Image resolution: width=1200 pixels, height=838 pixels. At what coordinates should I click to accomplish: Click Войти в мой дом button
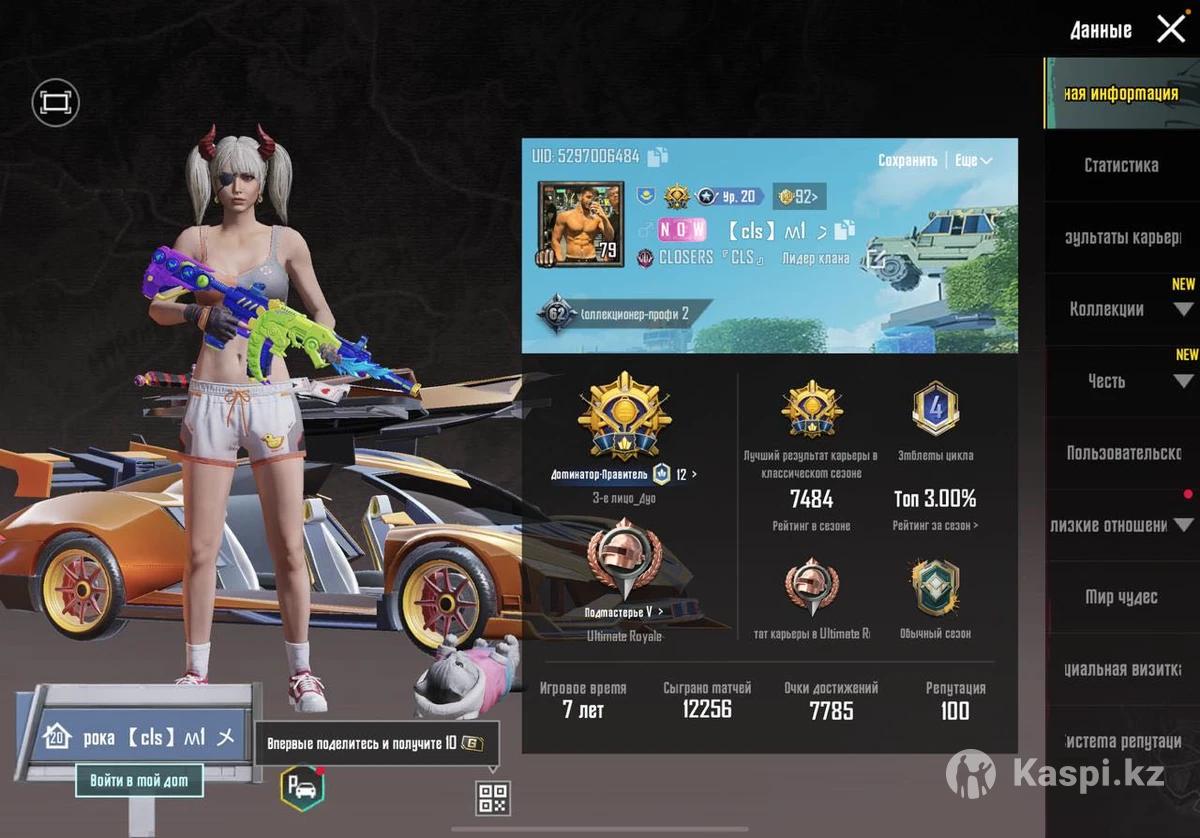(139, 780)
